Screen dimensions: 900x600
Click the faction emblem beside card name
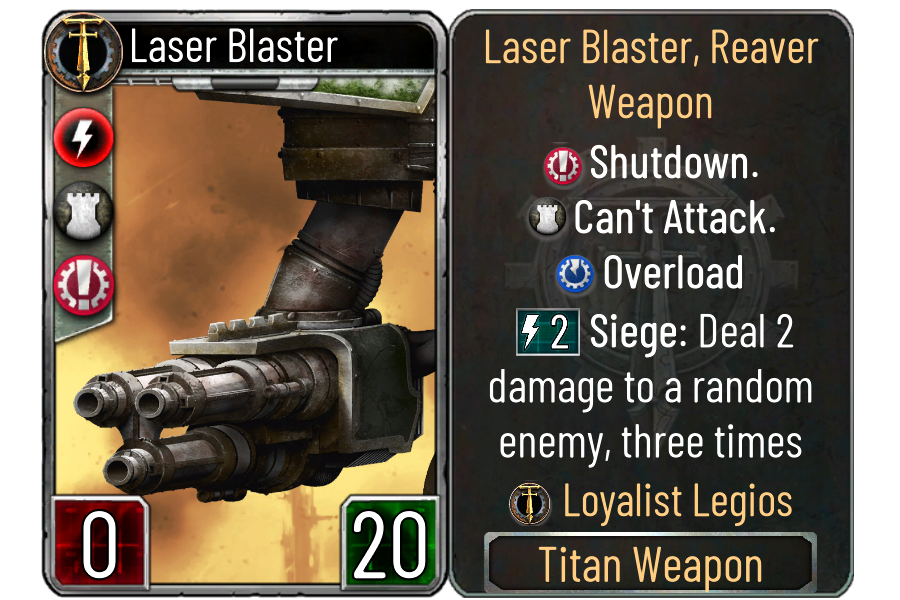coord(84,47)
